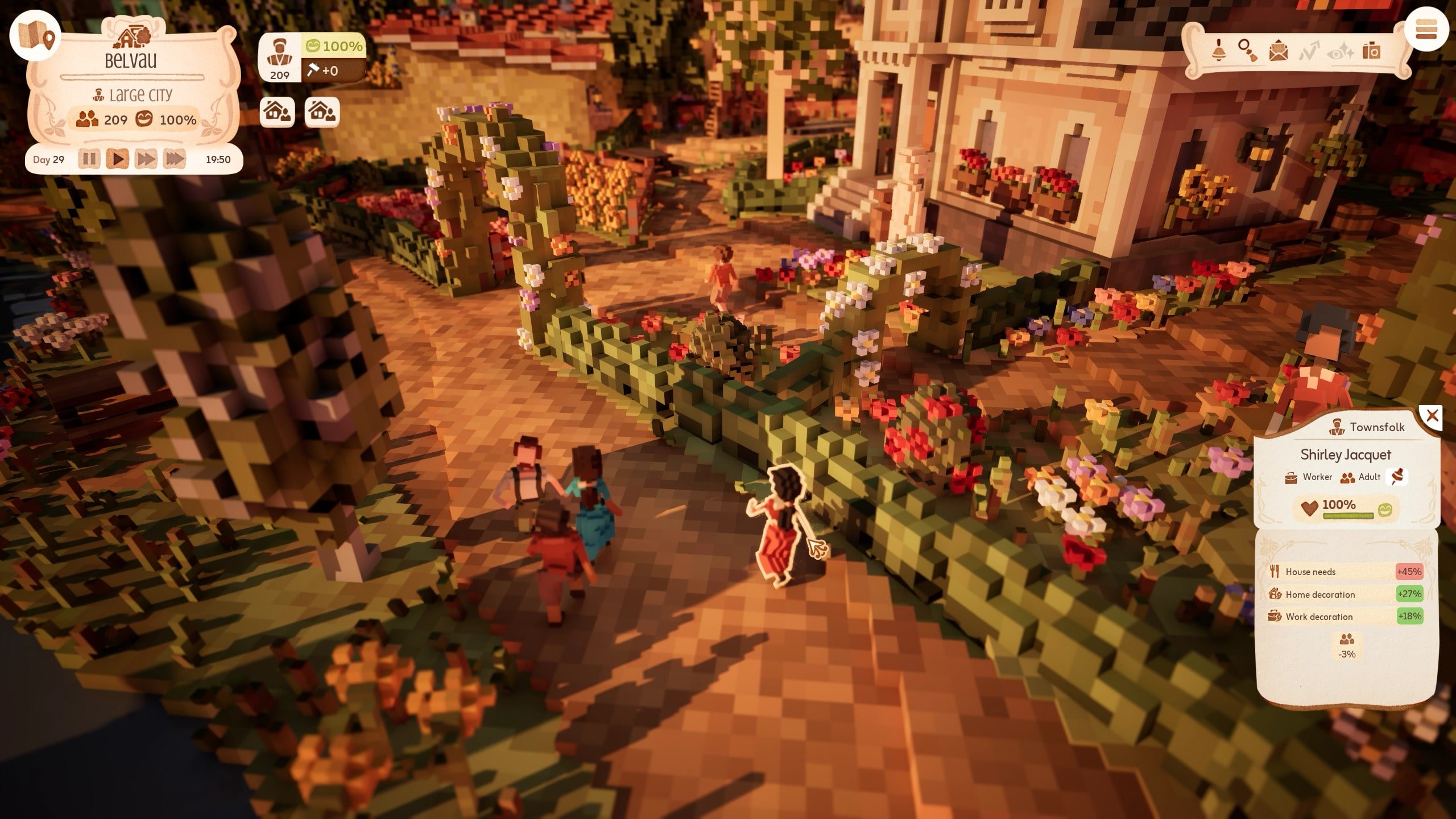
Task: Select the Home decoration row
Action: [x=1345, y=594]
